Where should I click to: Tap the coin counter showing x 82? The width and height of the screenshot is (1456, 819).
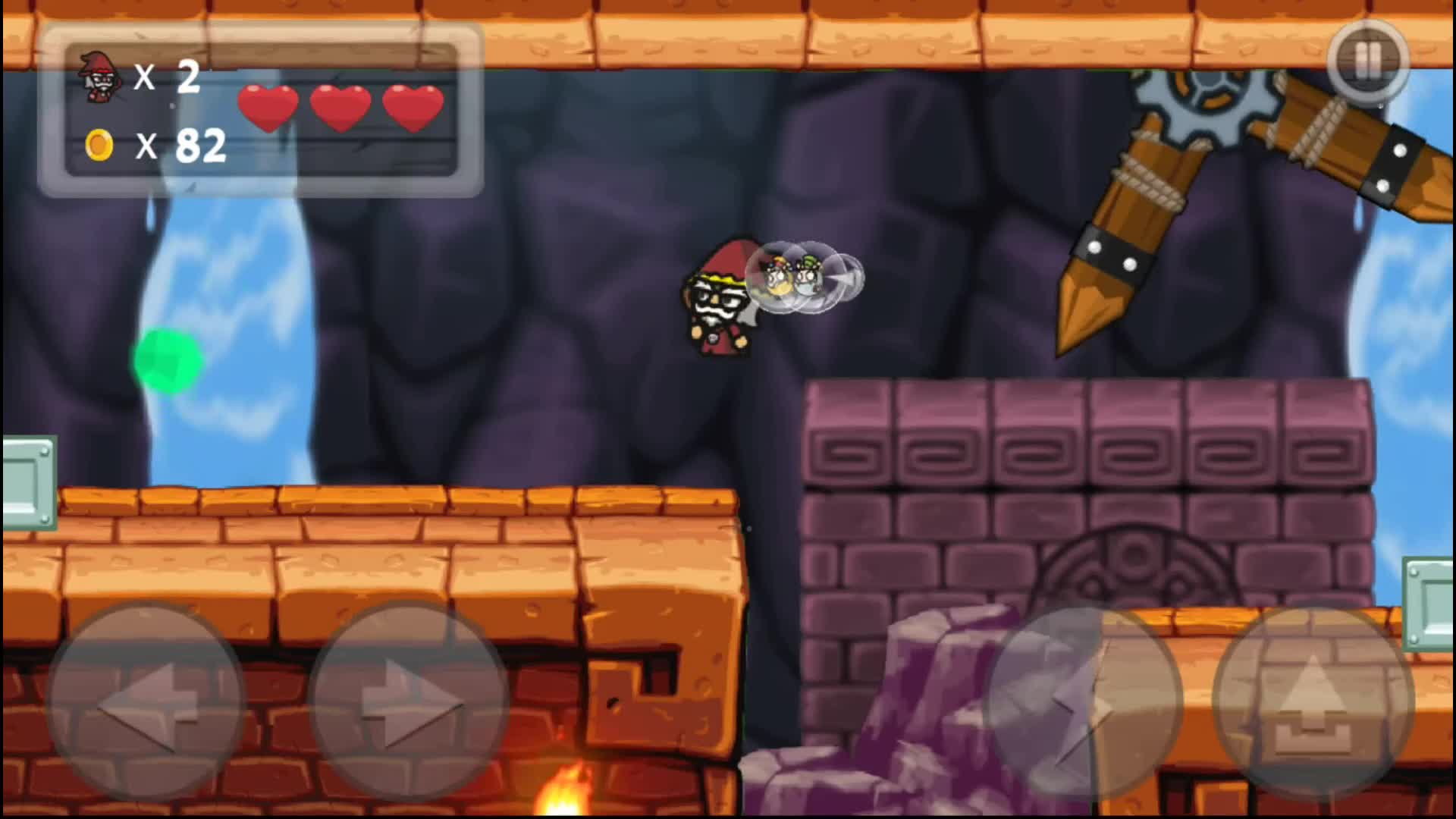tap(182, 144)
